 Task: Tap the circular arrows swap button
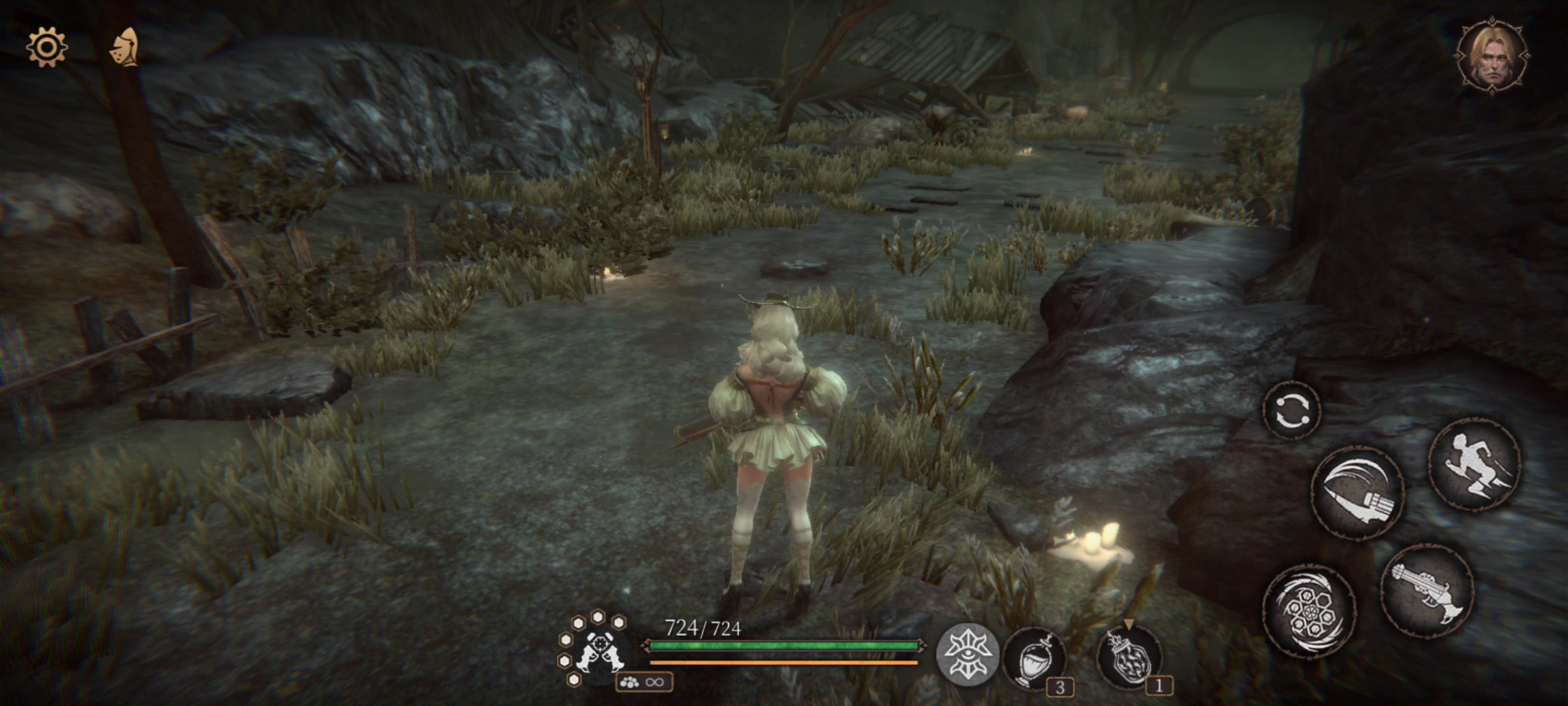[1292, 411]
